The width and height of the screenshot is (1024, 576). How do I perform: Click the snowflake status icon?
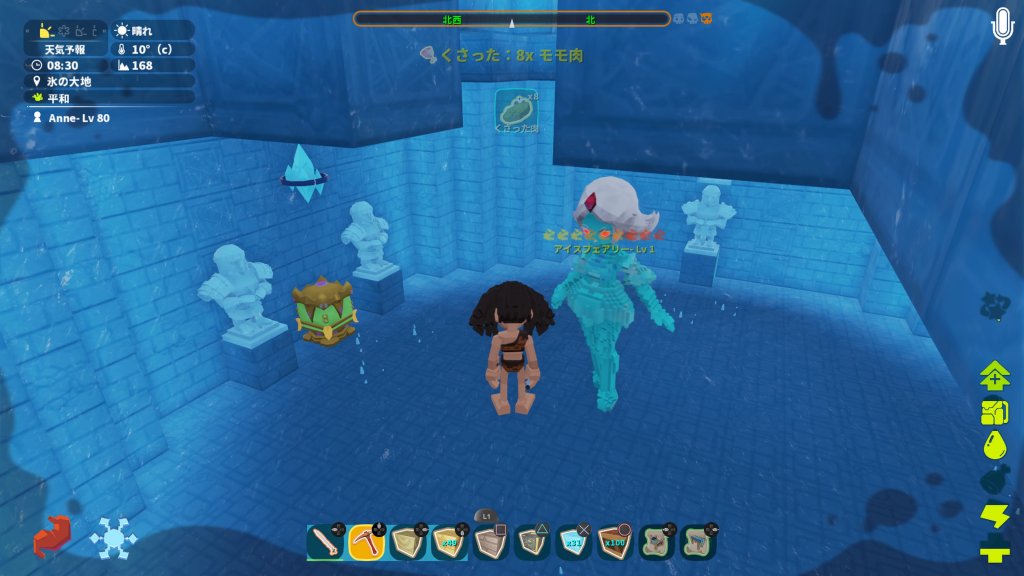(x=113, y=538)
